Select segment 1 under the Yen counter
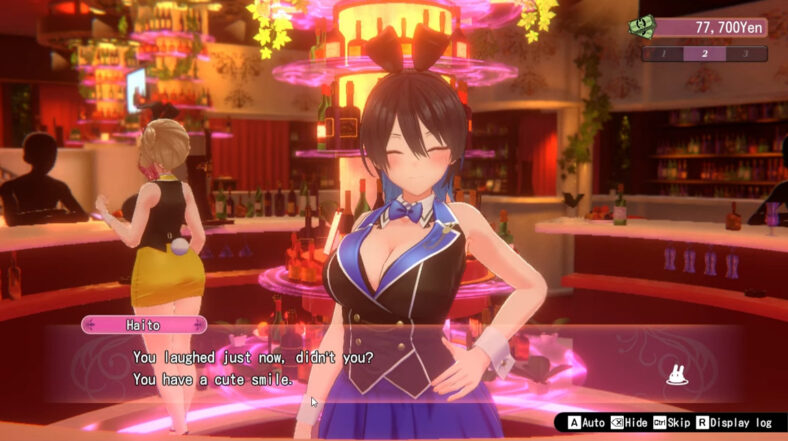The height and width of the screenshot is (441, 788). tap(662, 54)
